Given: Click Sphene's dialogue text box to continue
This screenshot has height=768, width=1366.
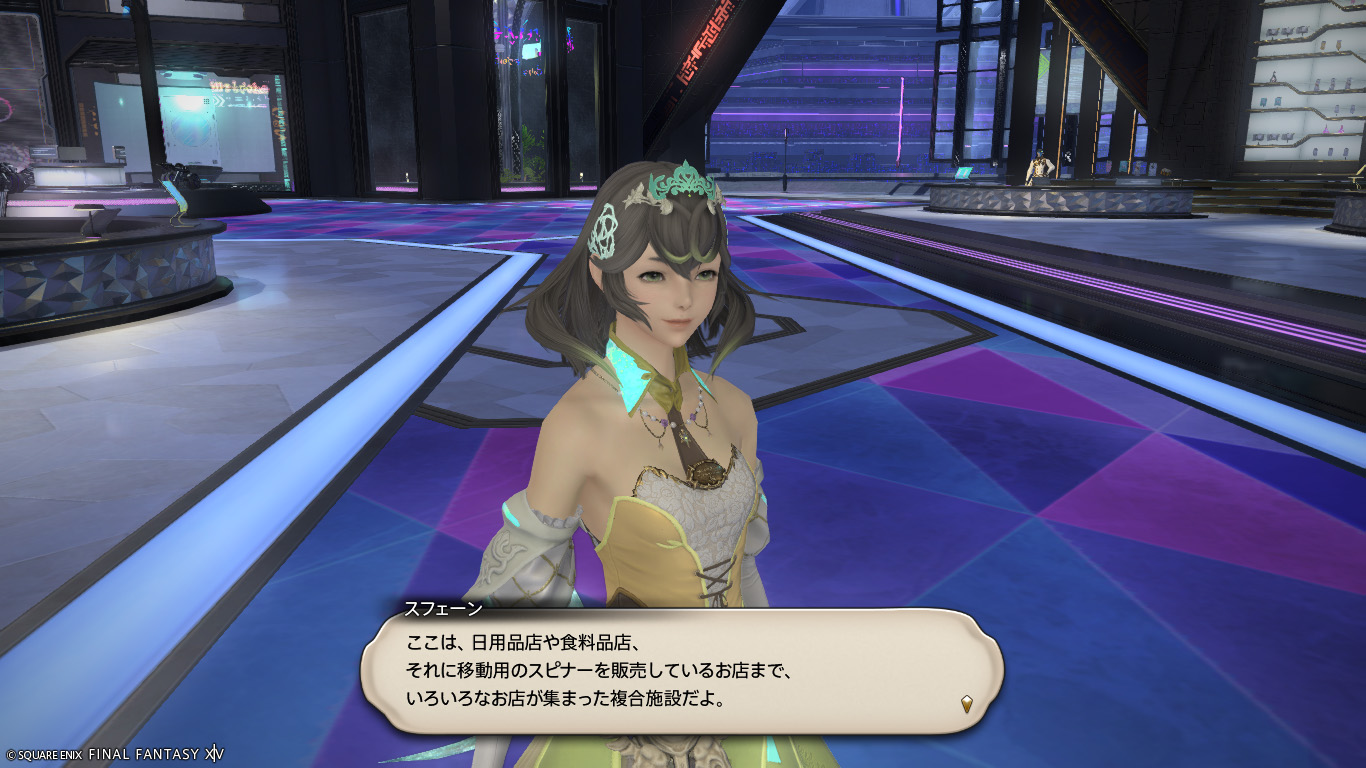Looking at the screenshot, I should coord(680,670).
